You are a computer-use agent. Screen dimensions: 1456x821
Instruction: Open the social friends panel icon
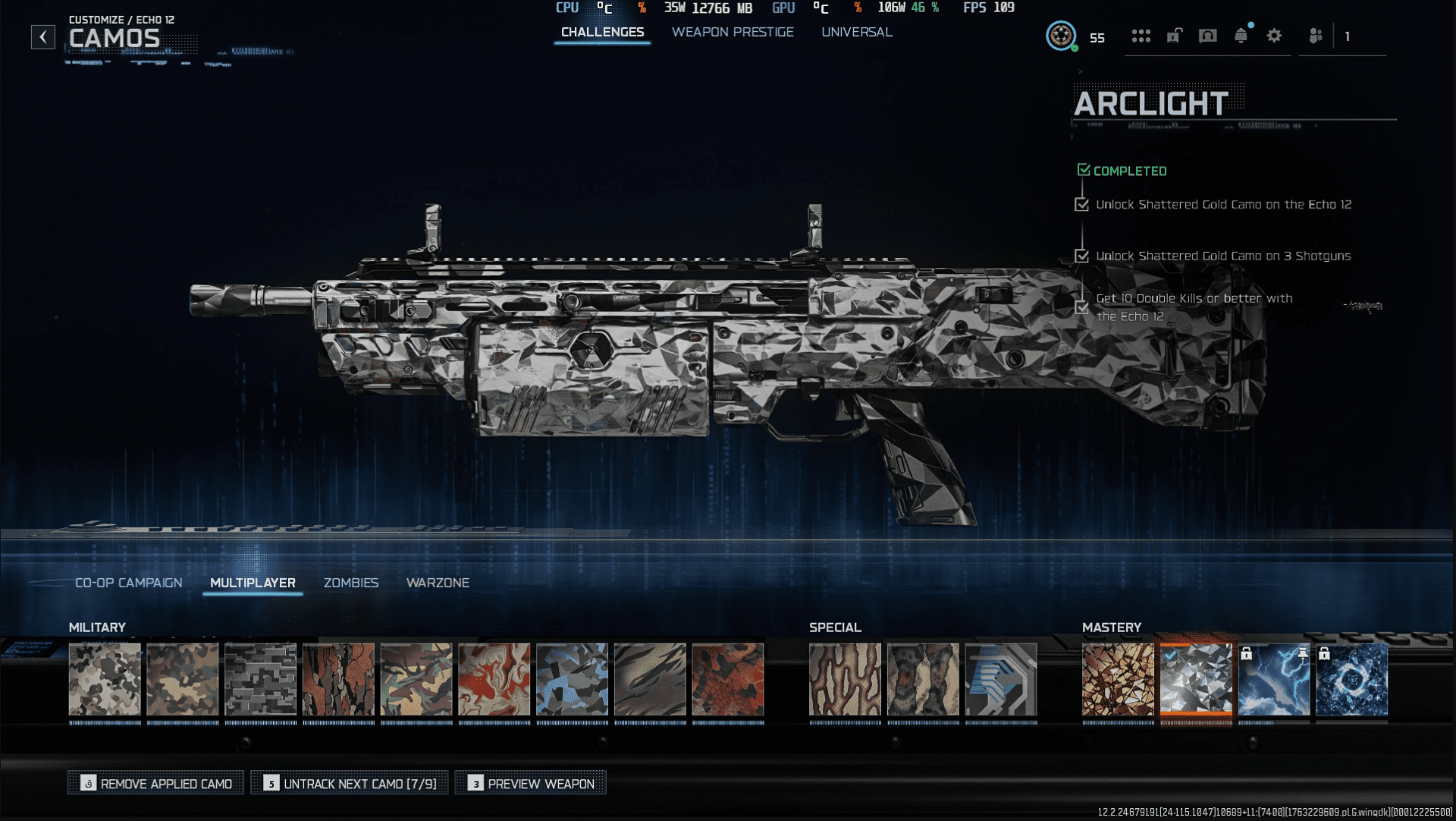(x=1317, y=36)
